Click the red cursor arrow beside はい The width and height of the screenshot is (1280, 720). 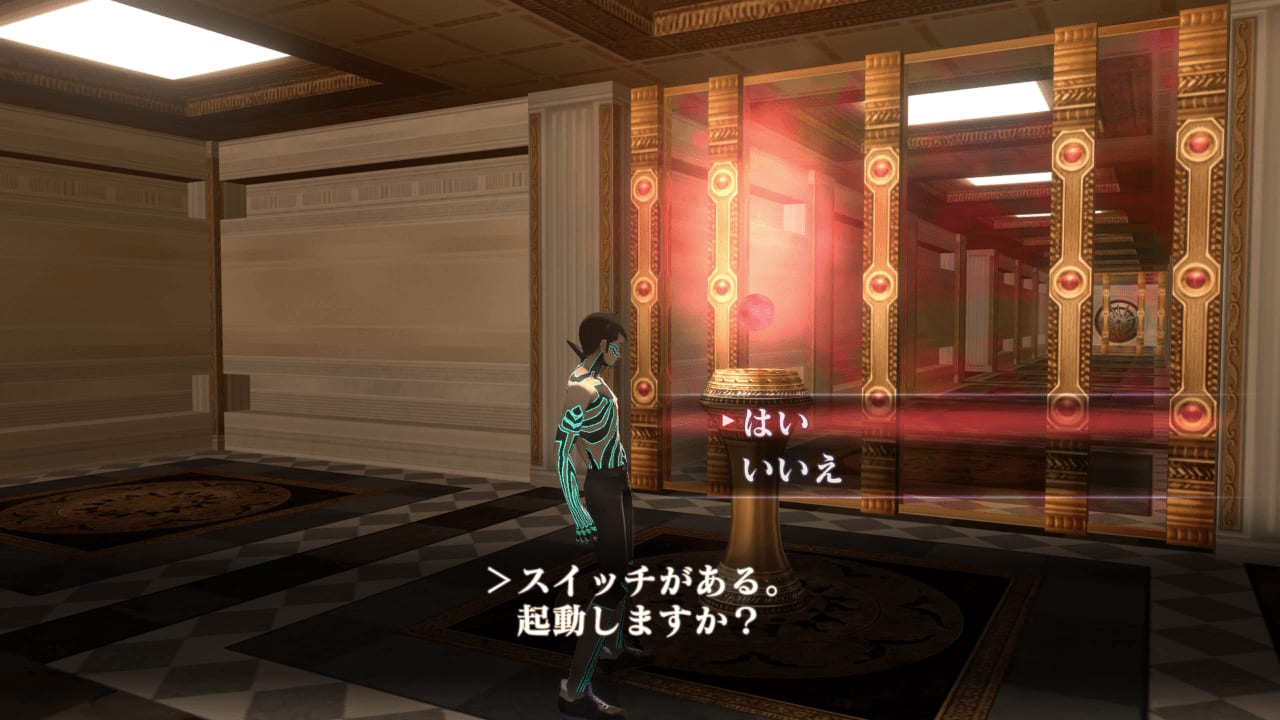pyautogui.click(x=730, y=421)
